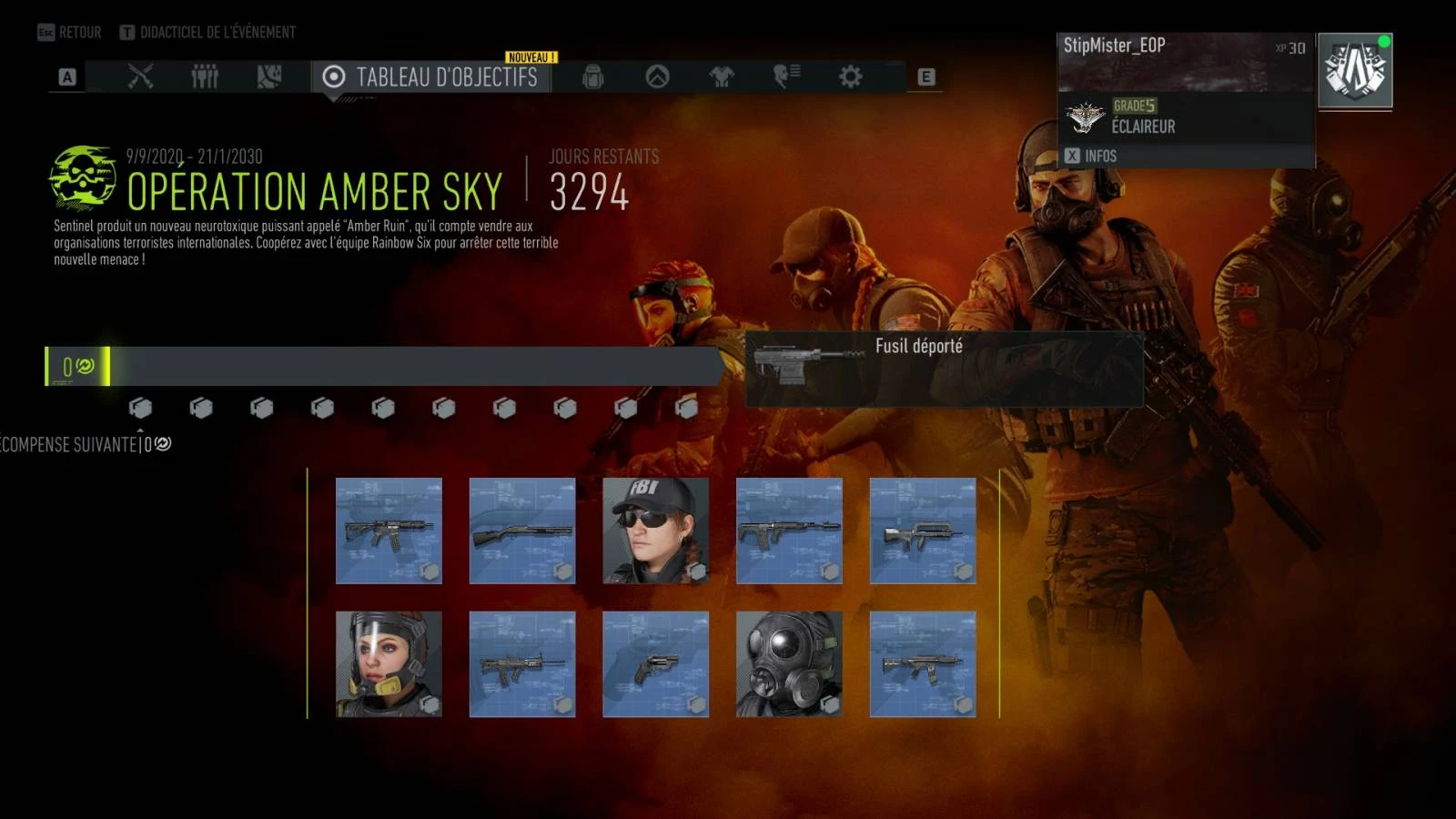
Task: Open the shirt cosmetics store icon
Action: (x=723, y=76)
